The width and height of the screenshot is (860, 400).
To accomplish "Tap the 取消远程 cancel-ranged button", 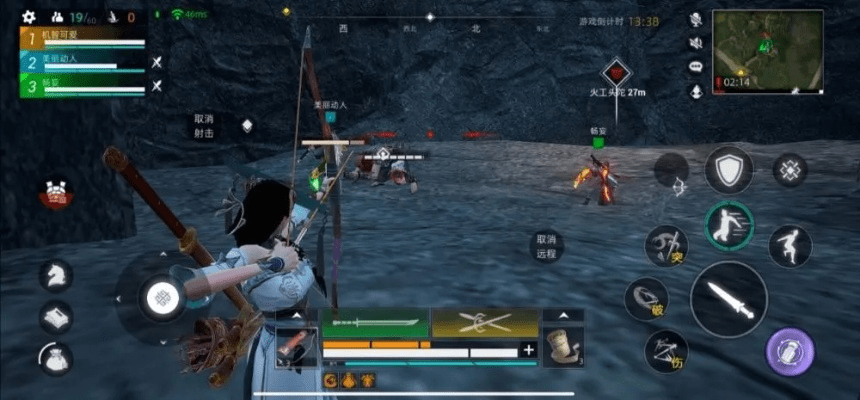I will click(x=546, y=246).
